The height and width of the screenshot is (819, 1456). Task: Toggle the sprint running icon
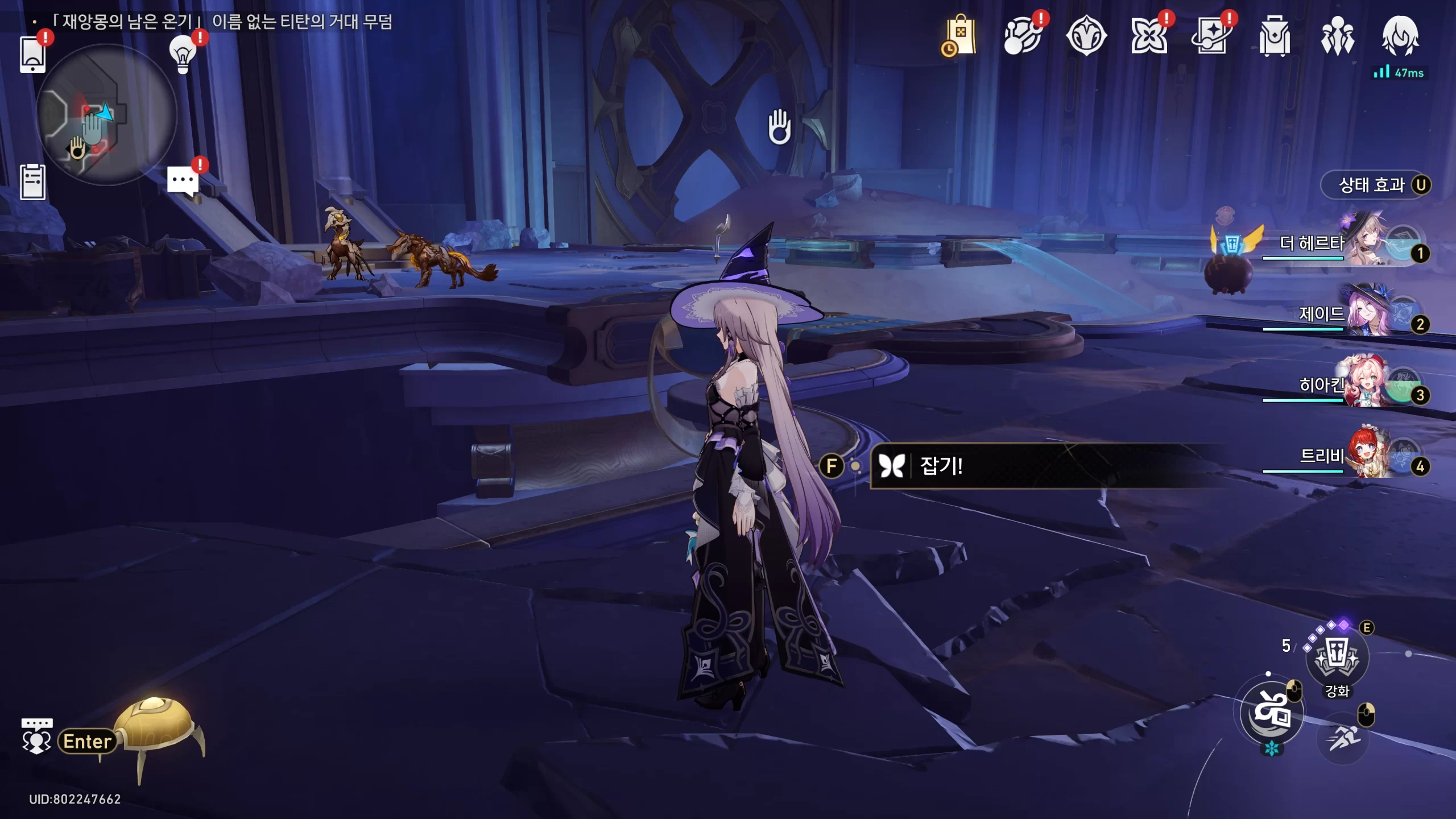1343,739
